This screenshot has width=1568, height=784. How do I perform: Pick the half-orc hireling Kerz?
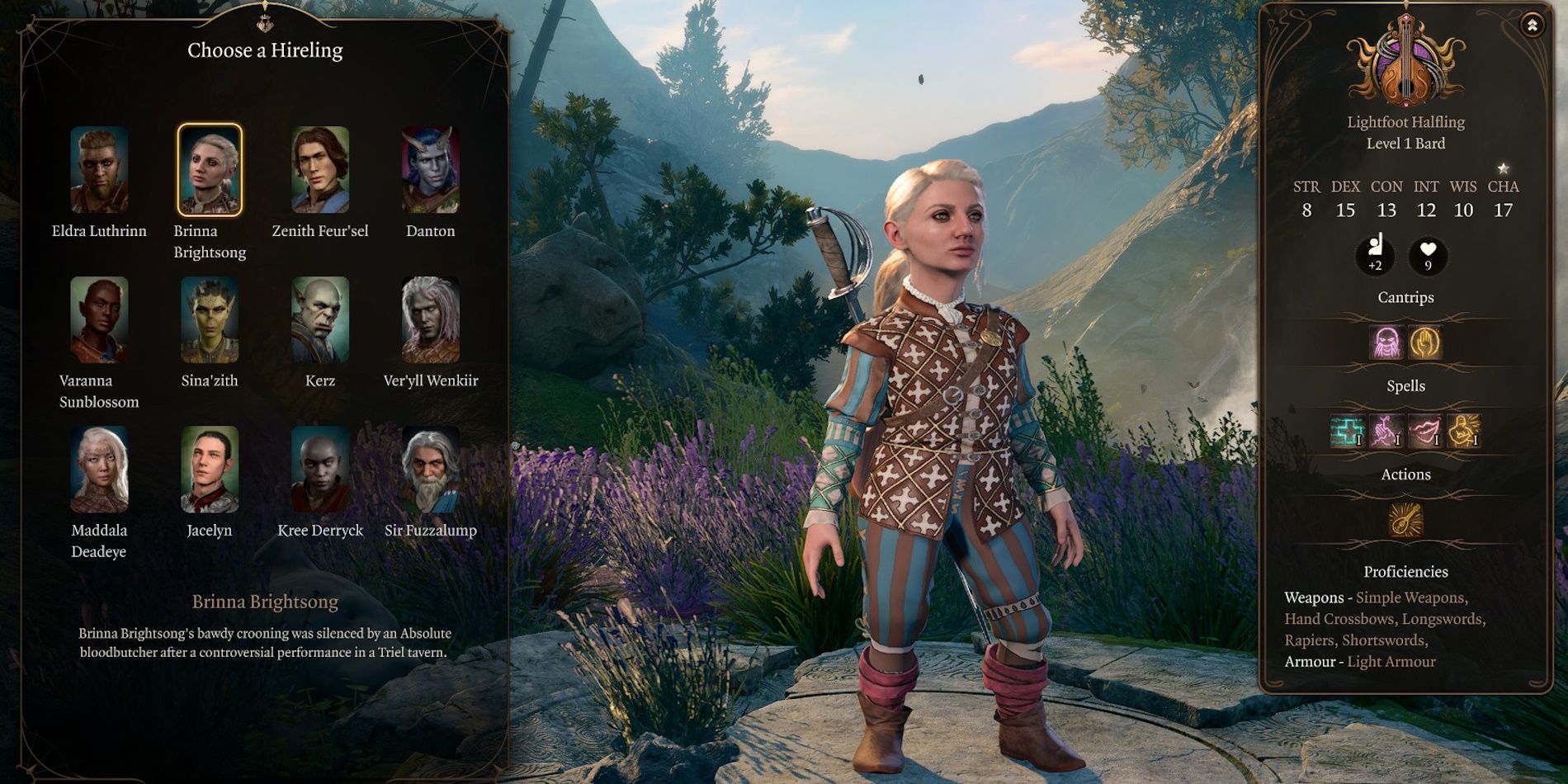[x=320, y=320]
